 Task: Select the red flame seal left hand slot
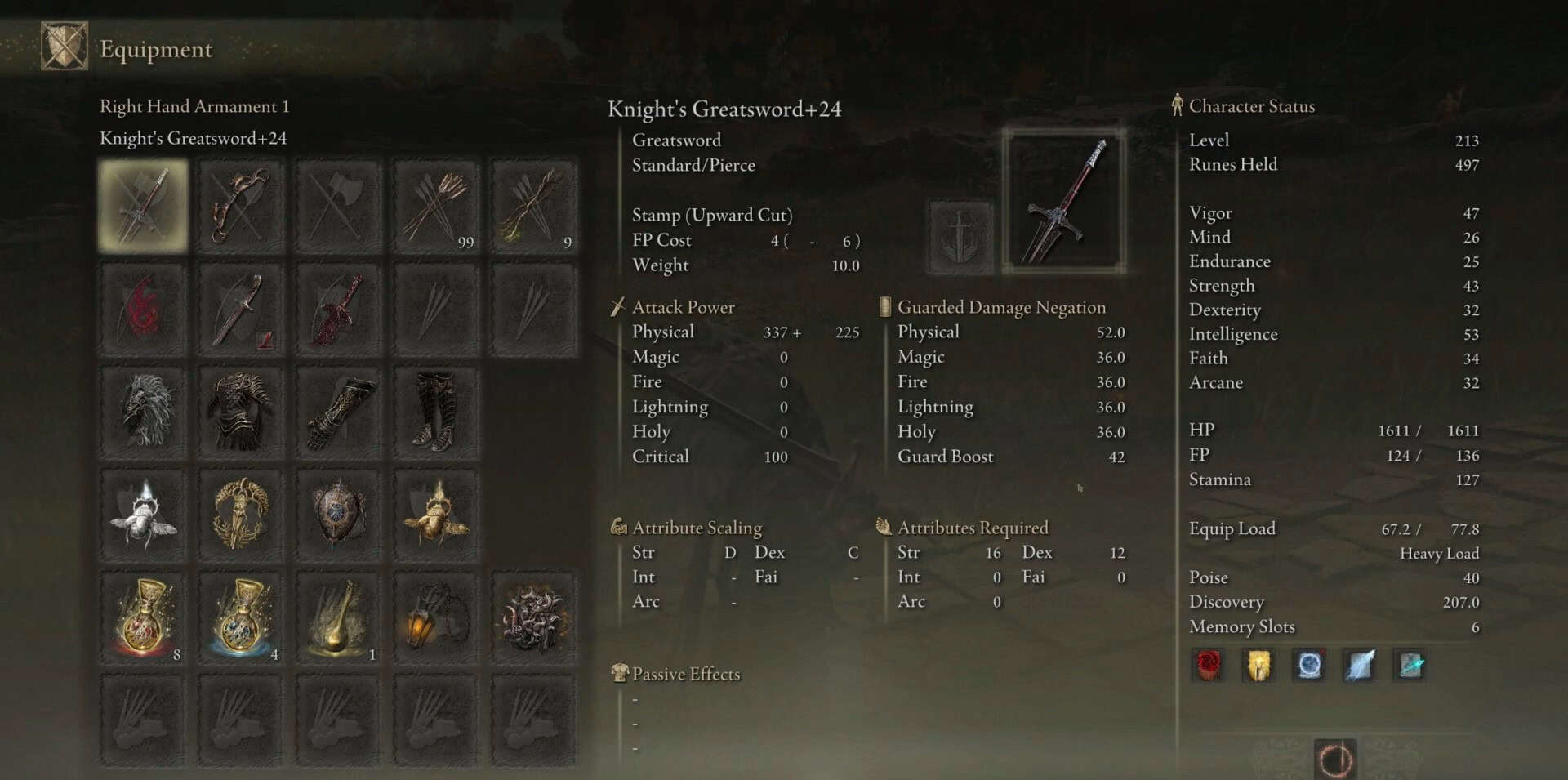point(144,310)
